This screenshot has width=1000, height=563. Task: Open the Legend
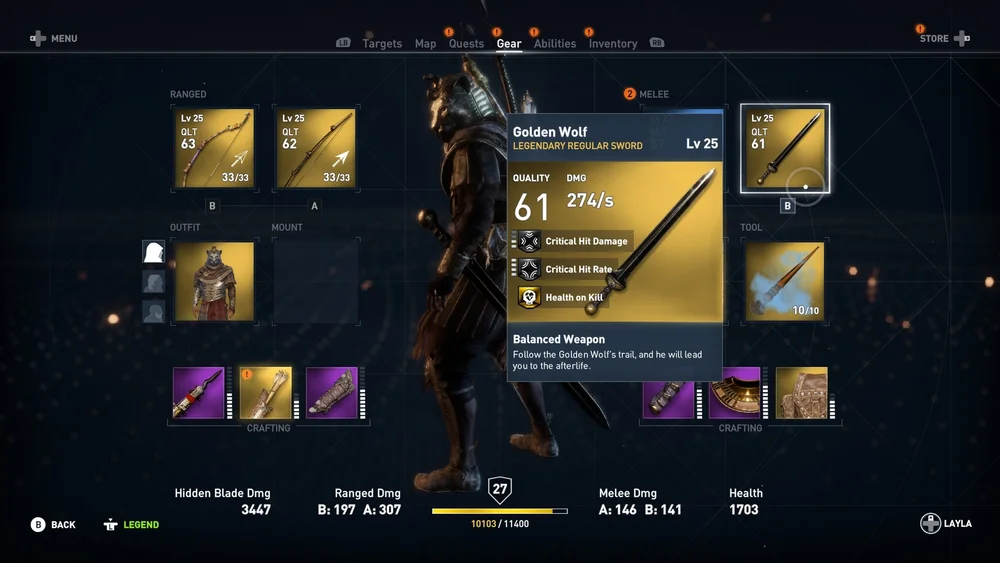coord(131,525)
